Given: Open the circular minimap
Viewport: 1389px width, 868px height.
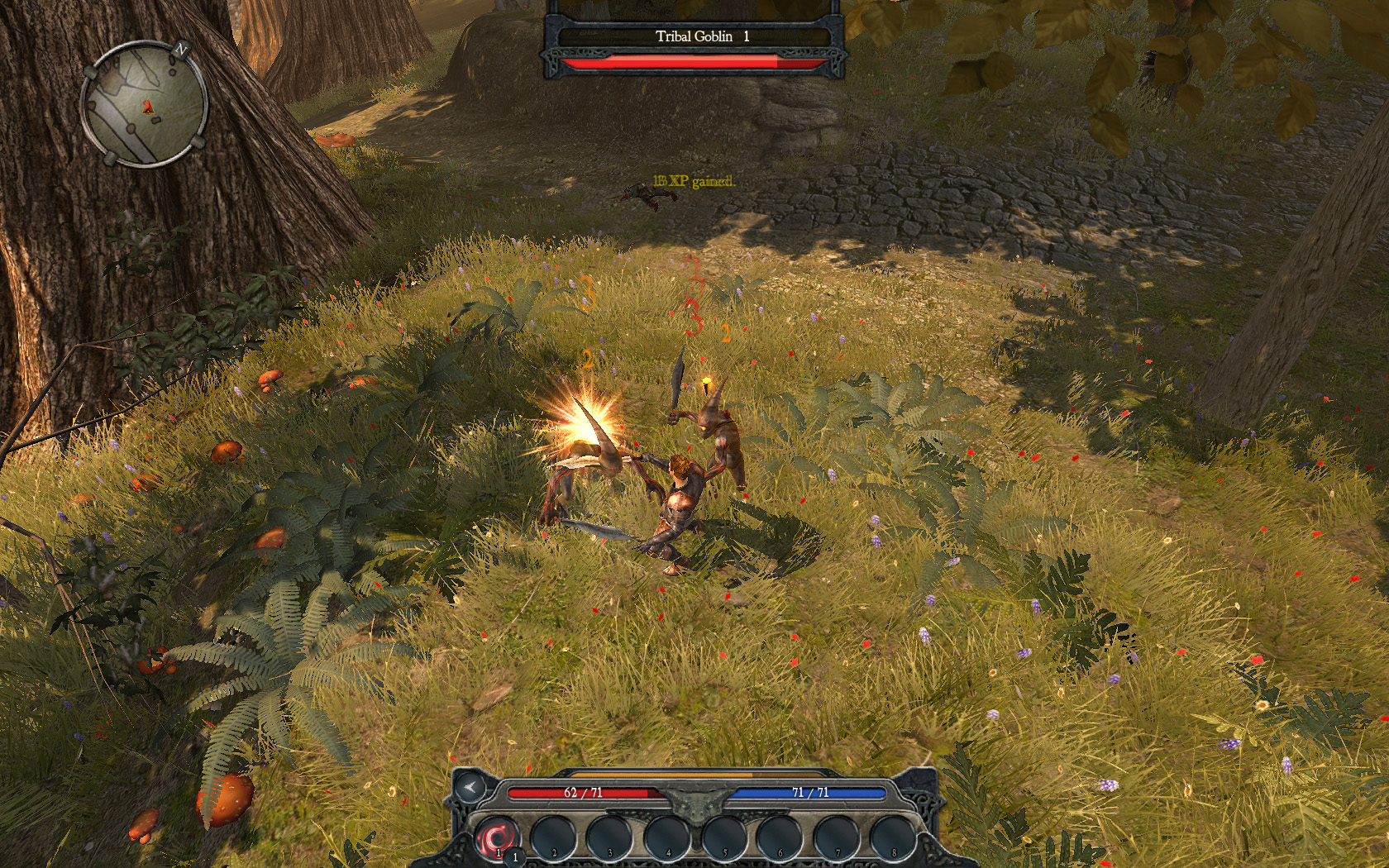Looking at the screenshot, I should click(x=144, y=104).
